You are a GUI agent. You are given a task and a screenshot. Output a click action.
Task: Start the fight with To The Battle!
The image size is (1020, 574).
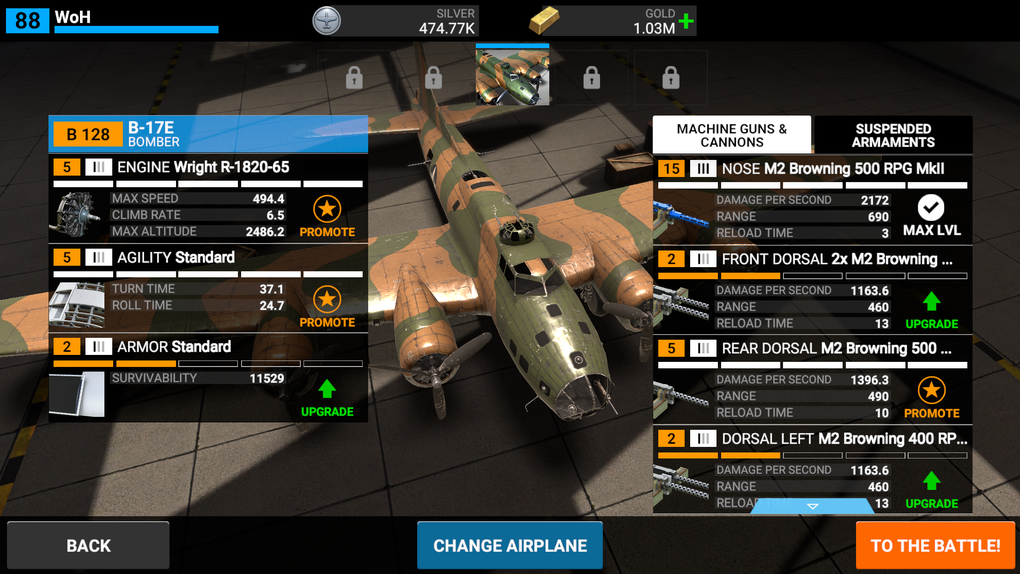935,546
